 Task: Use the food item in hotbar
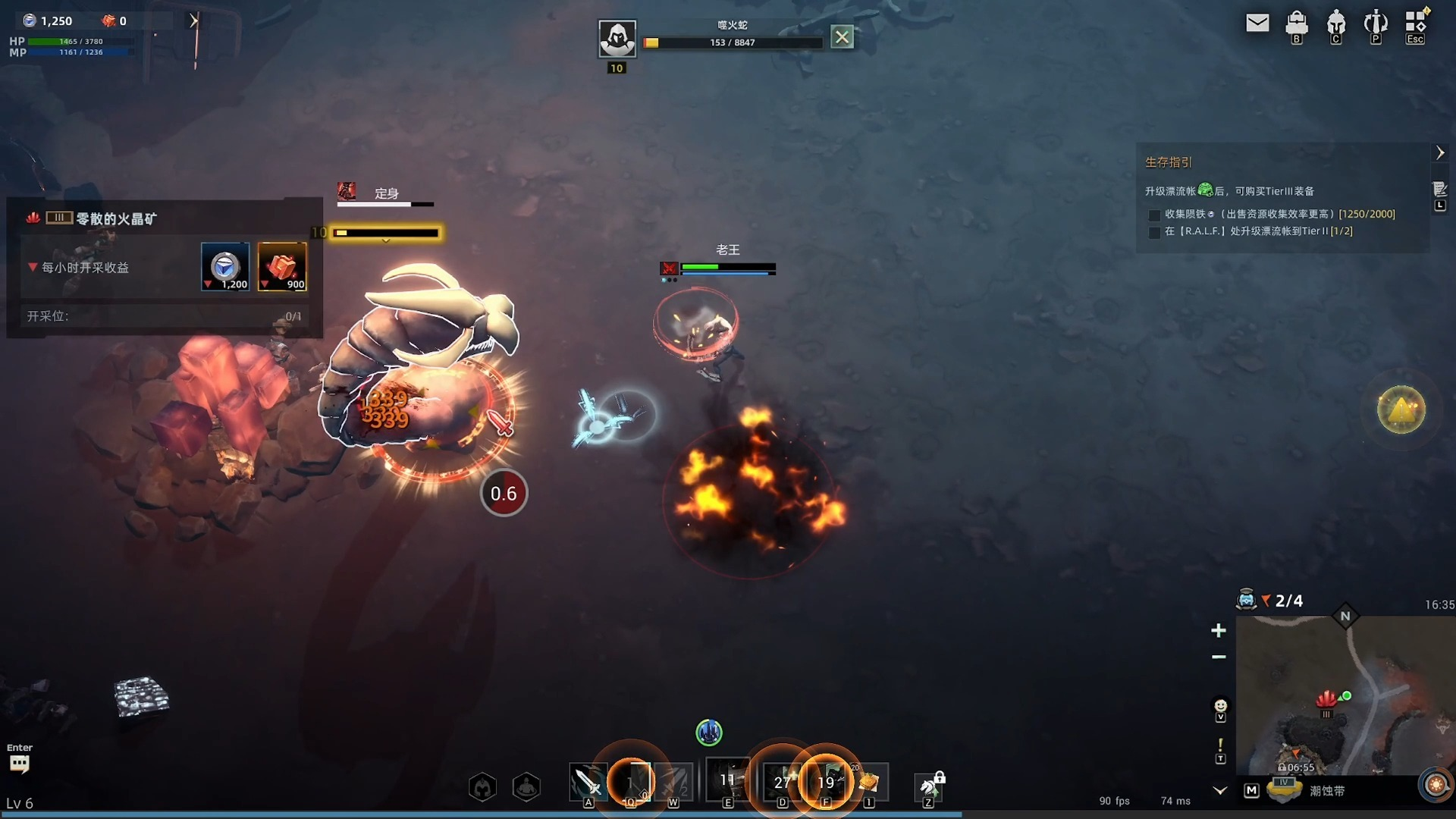(x=869, y=782)
